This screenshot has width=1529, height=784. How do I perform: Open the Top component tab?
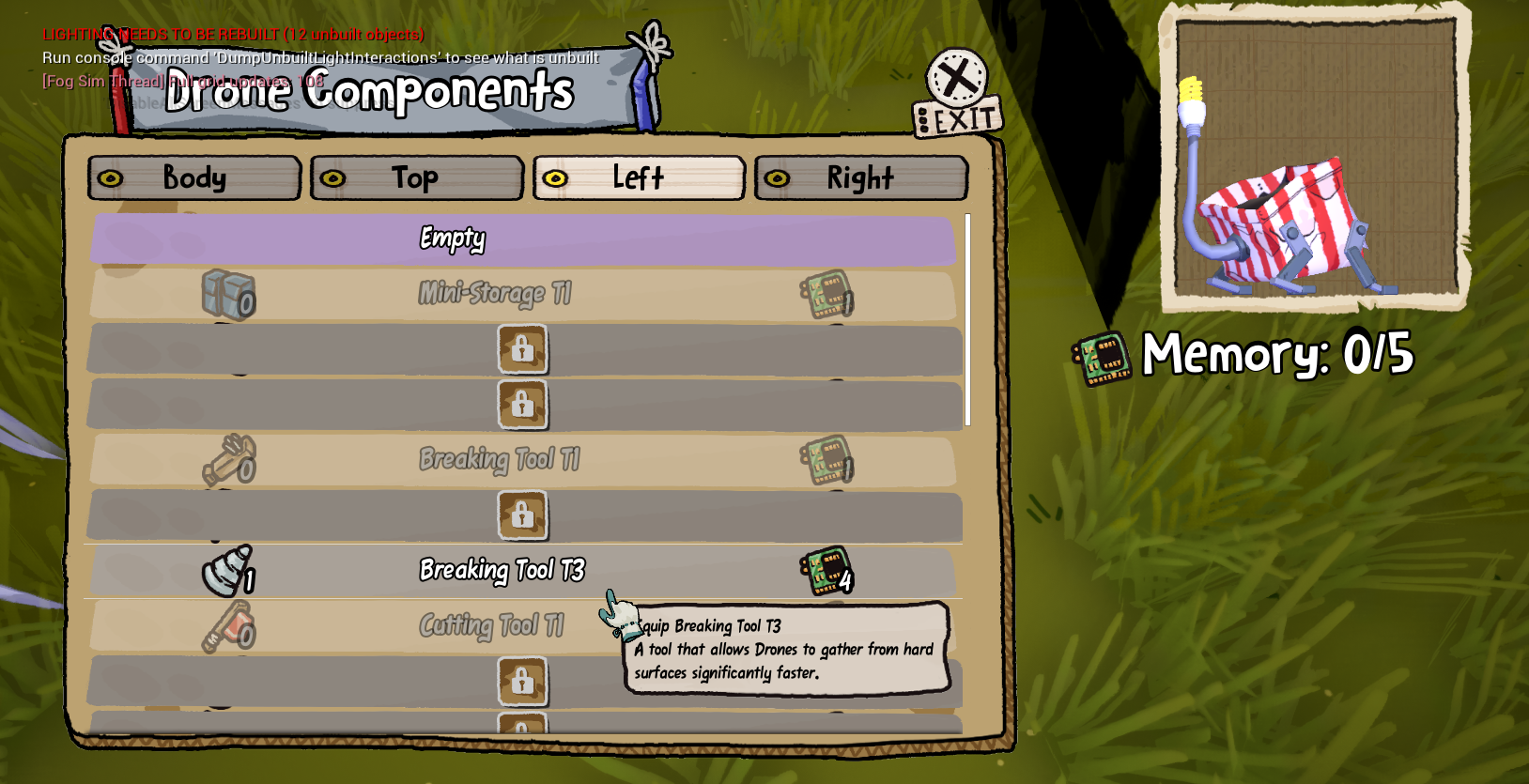pos(417,178)
